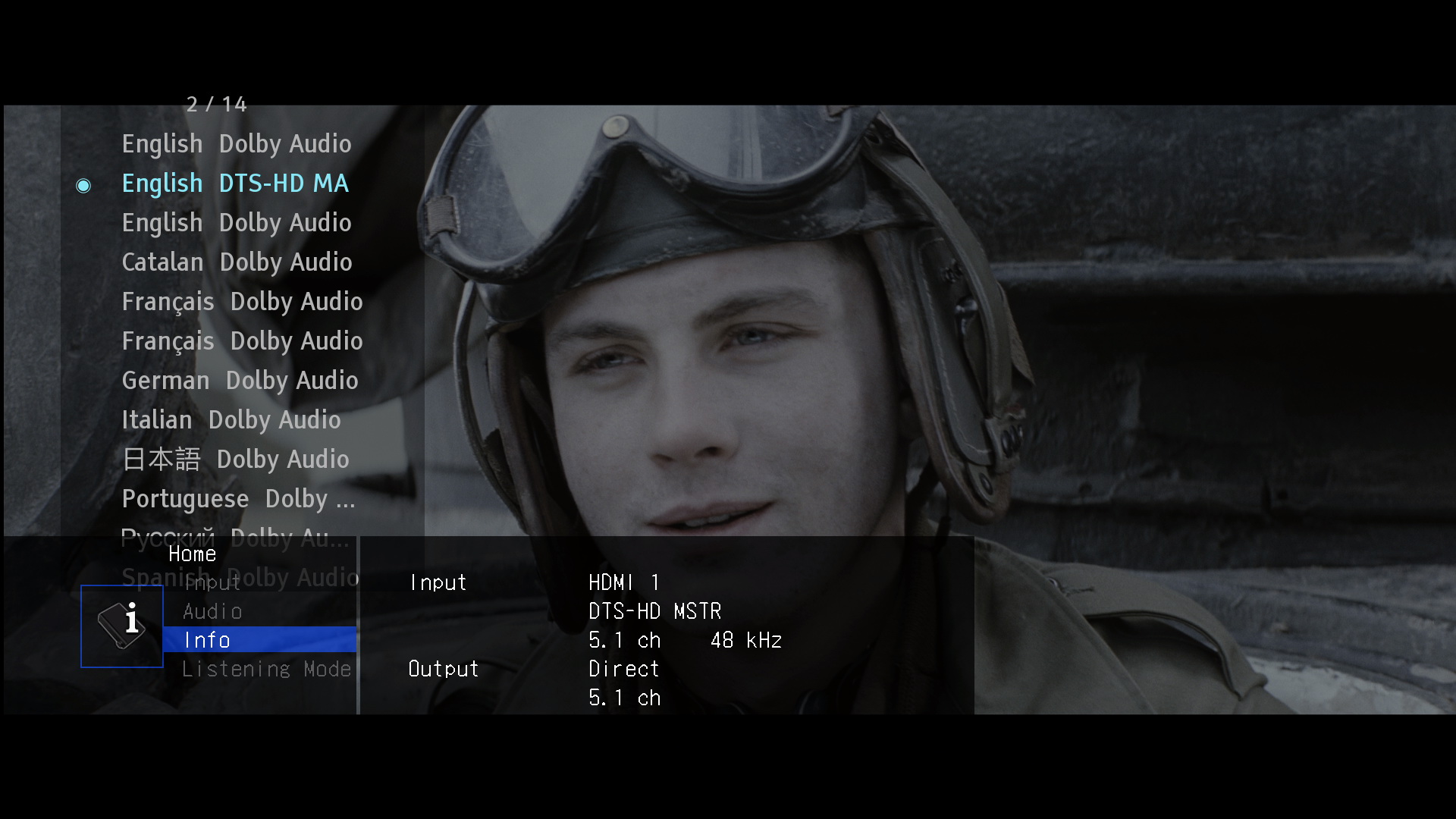This screenshot has height=819, width=1456.
Task: Select the highlighted Info menu entry
Action: pos(258,640)
